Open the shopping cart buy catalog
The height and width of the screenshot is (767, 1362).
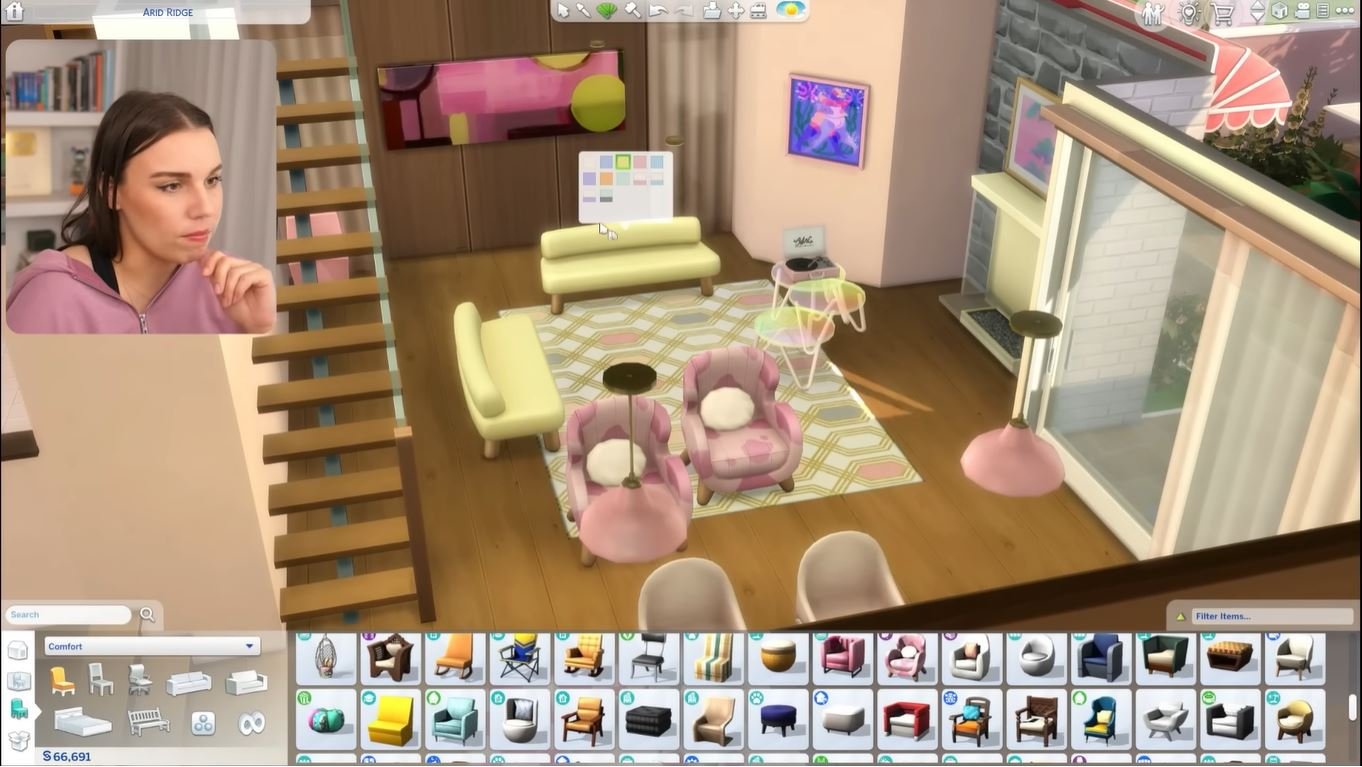tap(1222, 12)
